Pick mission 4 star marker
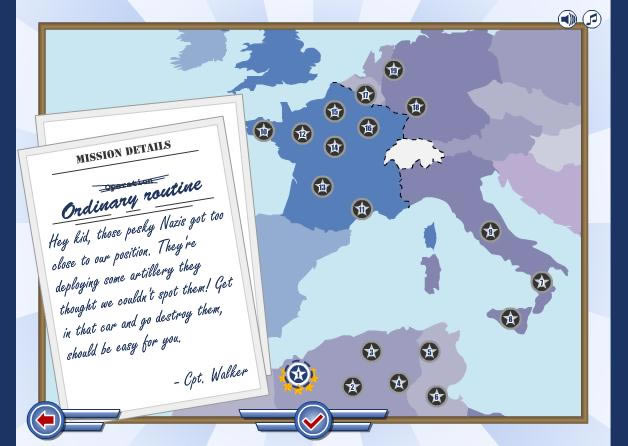This screenshot has height=446, width=628. [x=399, y=382]
